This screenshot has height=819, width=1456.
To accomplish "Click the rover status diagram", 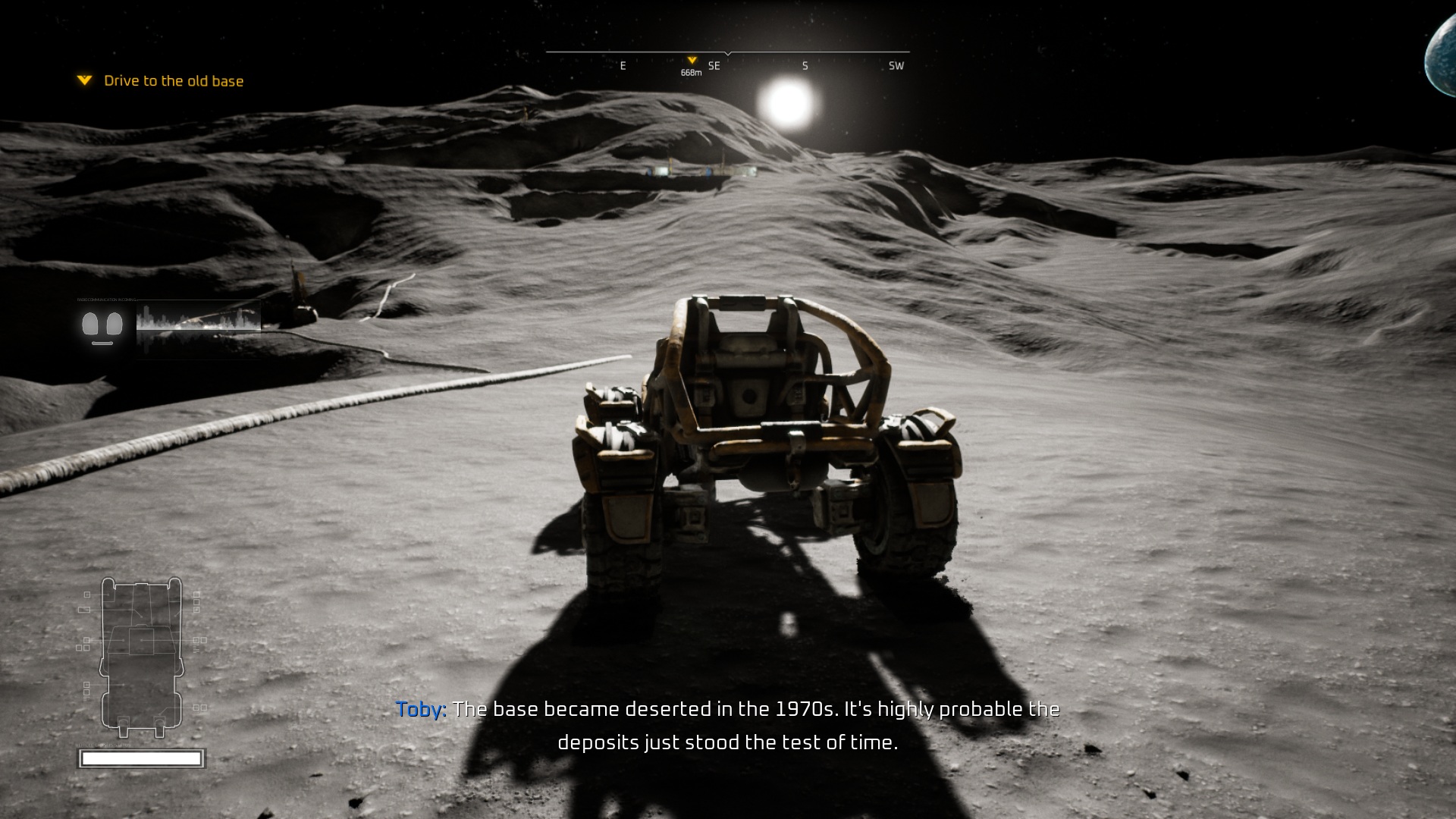I will [x=142, y=657].
